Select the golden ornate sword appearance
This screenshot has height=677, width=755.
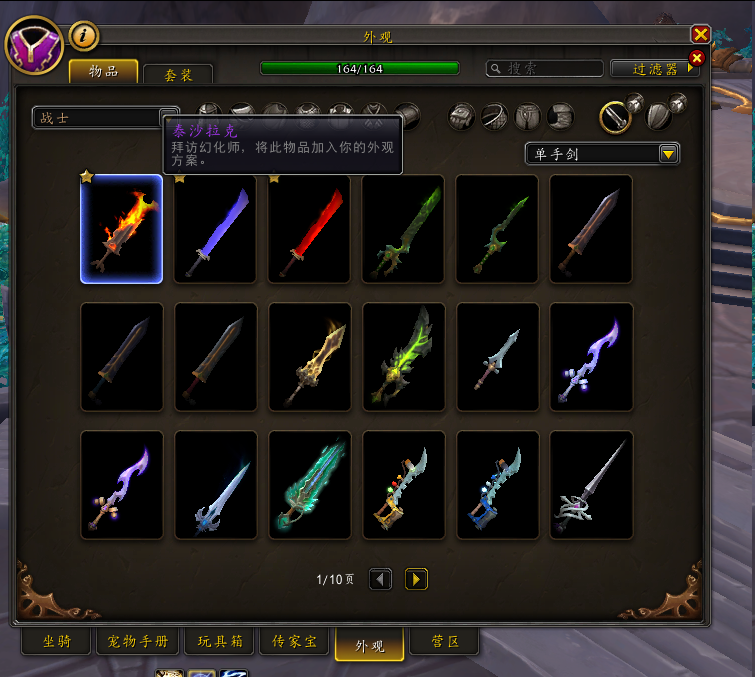click(x=310, y=357)
